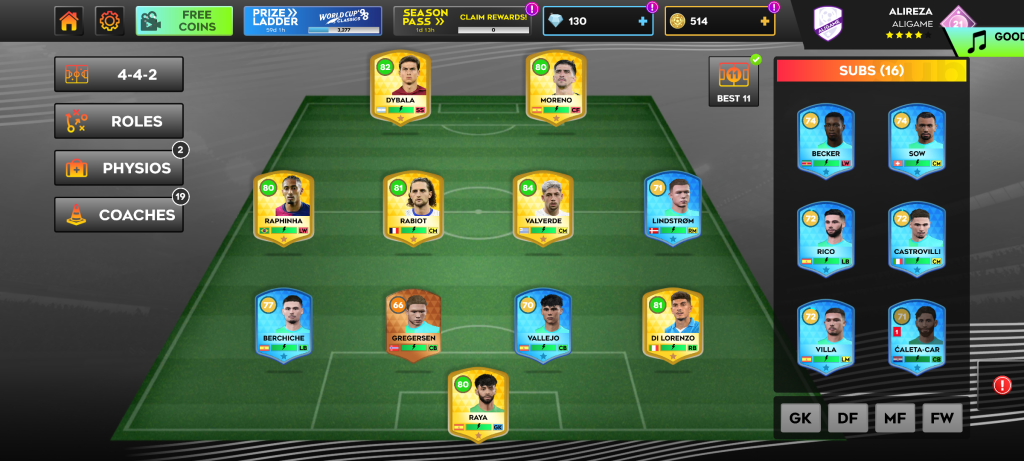This screenshot has height=461, width=1024.
Task: Filter substitutes by GK
Action: (800, 418)
